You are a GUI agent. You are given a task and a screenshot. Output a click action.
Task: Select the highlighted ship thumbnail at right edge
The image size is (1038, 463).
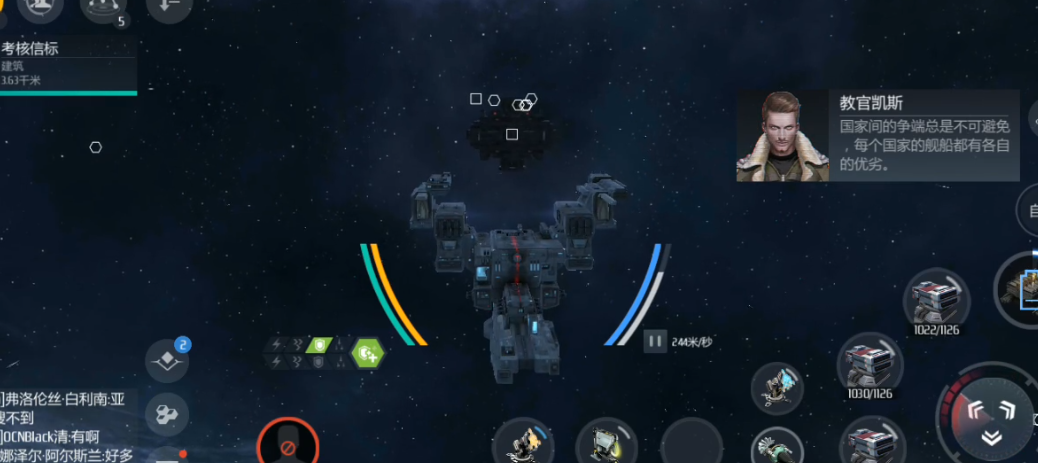tap(1022, 289)
